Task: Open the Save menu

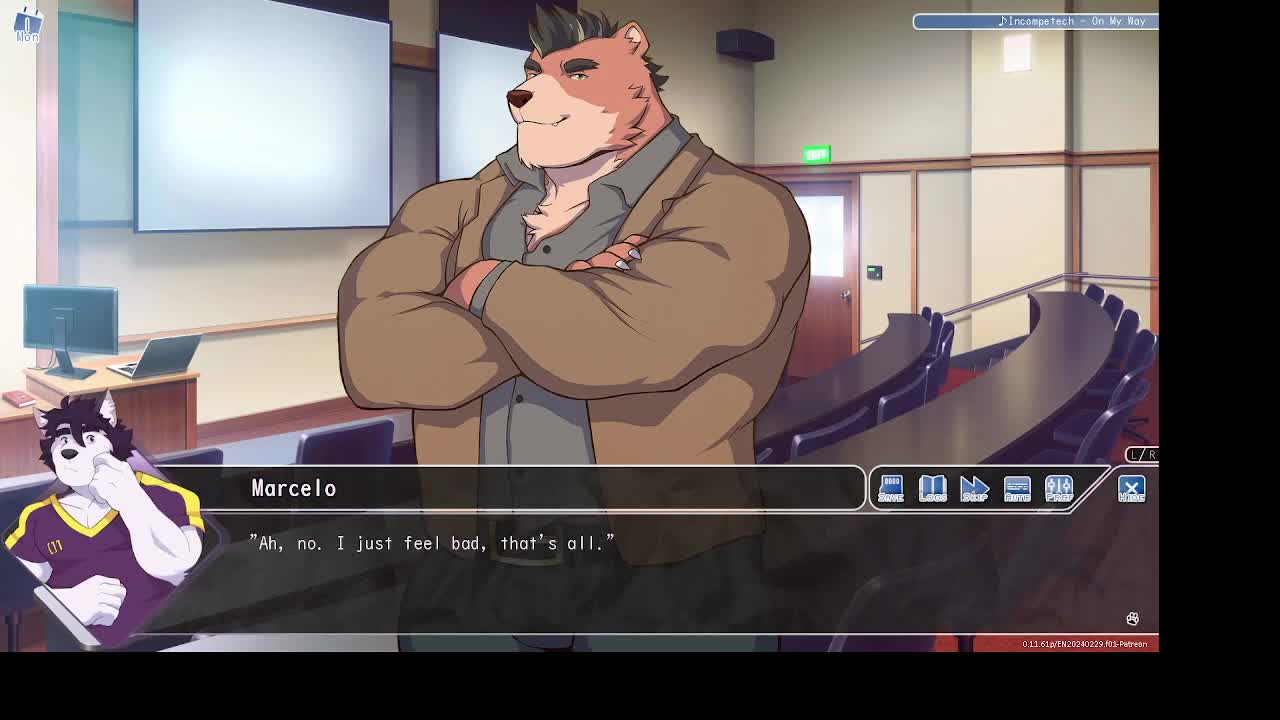Action: 890,488
